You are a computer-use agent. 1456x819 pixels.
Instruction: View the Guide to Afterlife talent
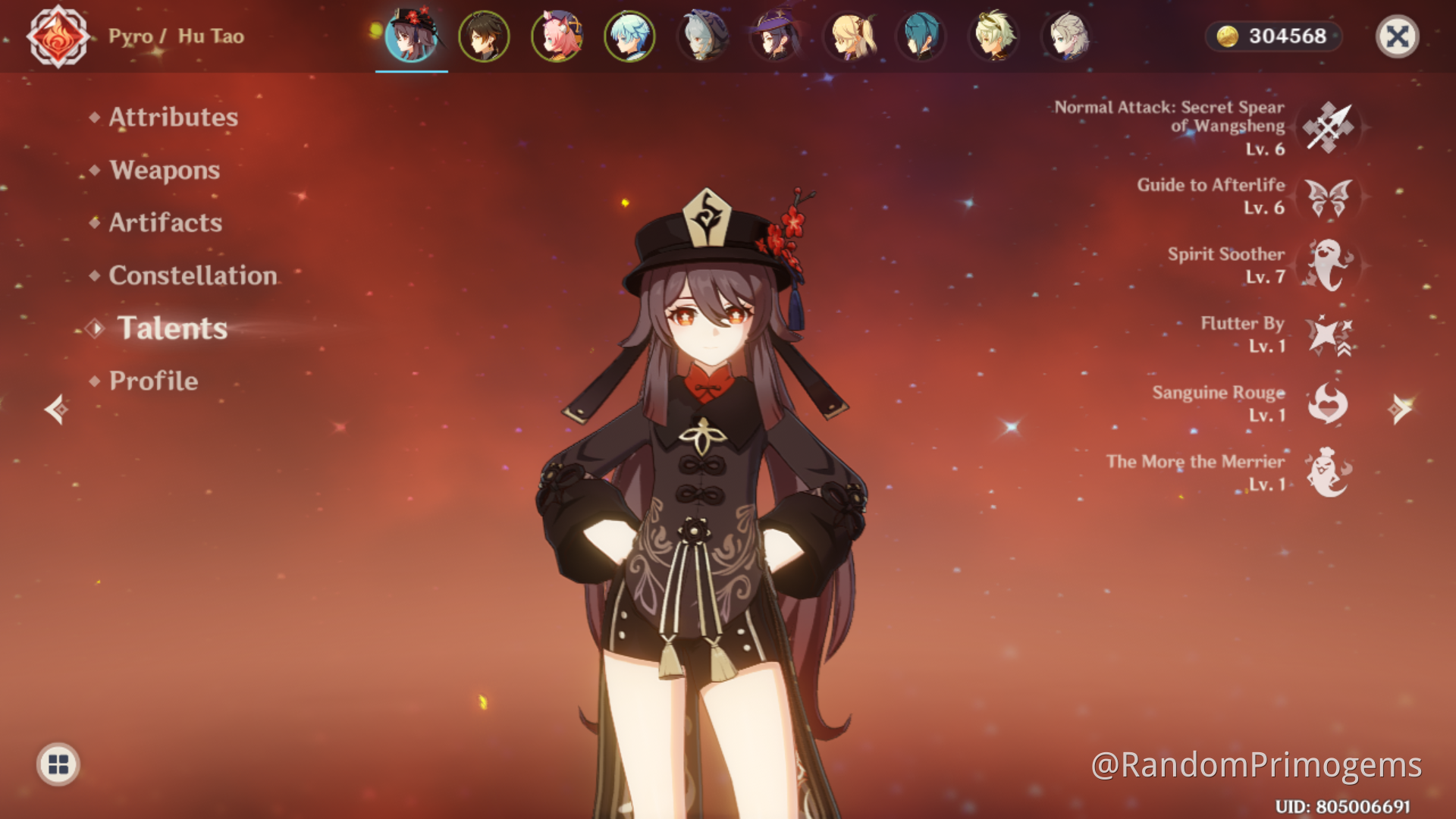(1329, 196)
